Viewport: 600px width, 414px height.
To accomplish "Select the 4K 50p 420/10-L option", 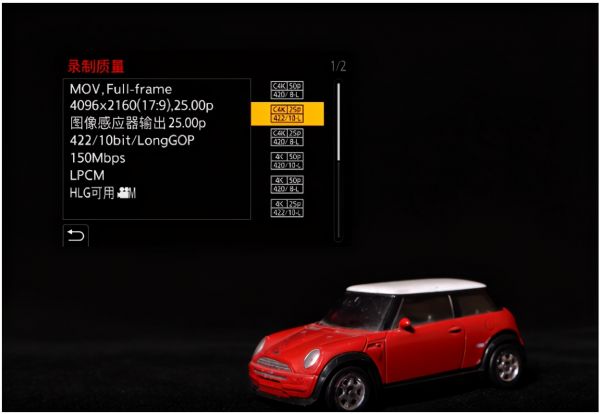I will click(287, 160).
